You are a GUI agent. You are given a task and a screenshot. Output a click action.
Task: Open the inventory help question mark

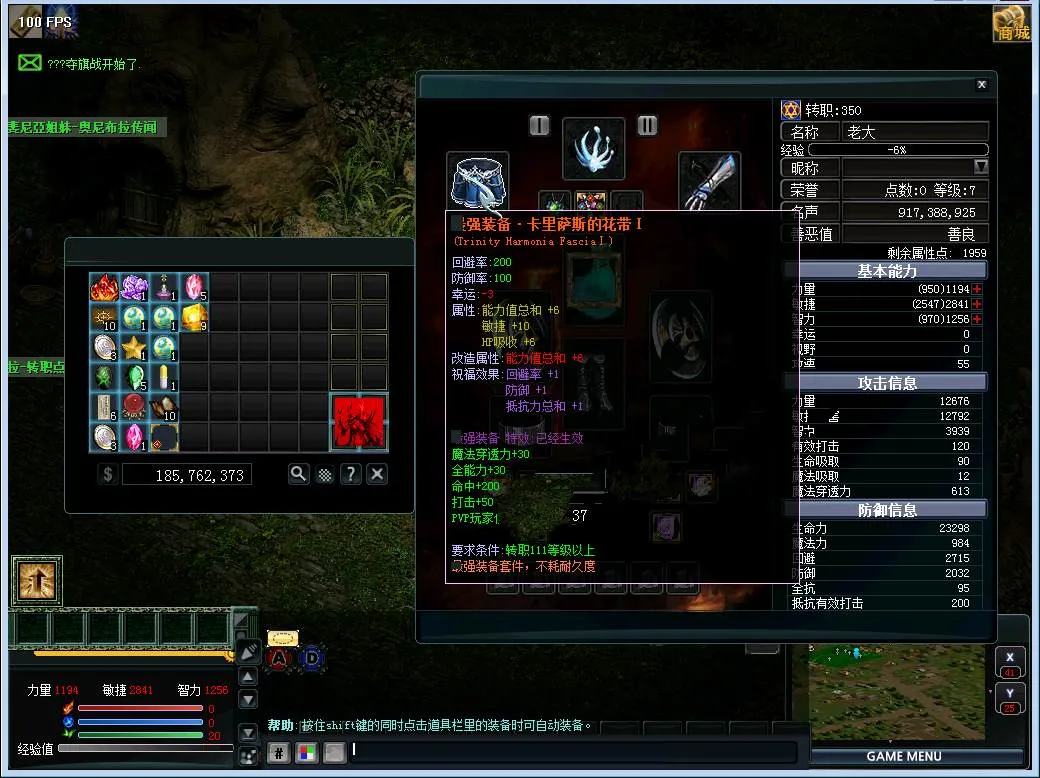pos(350,474)
